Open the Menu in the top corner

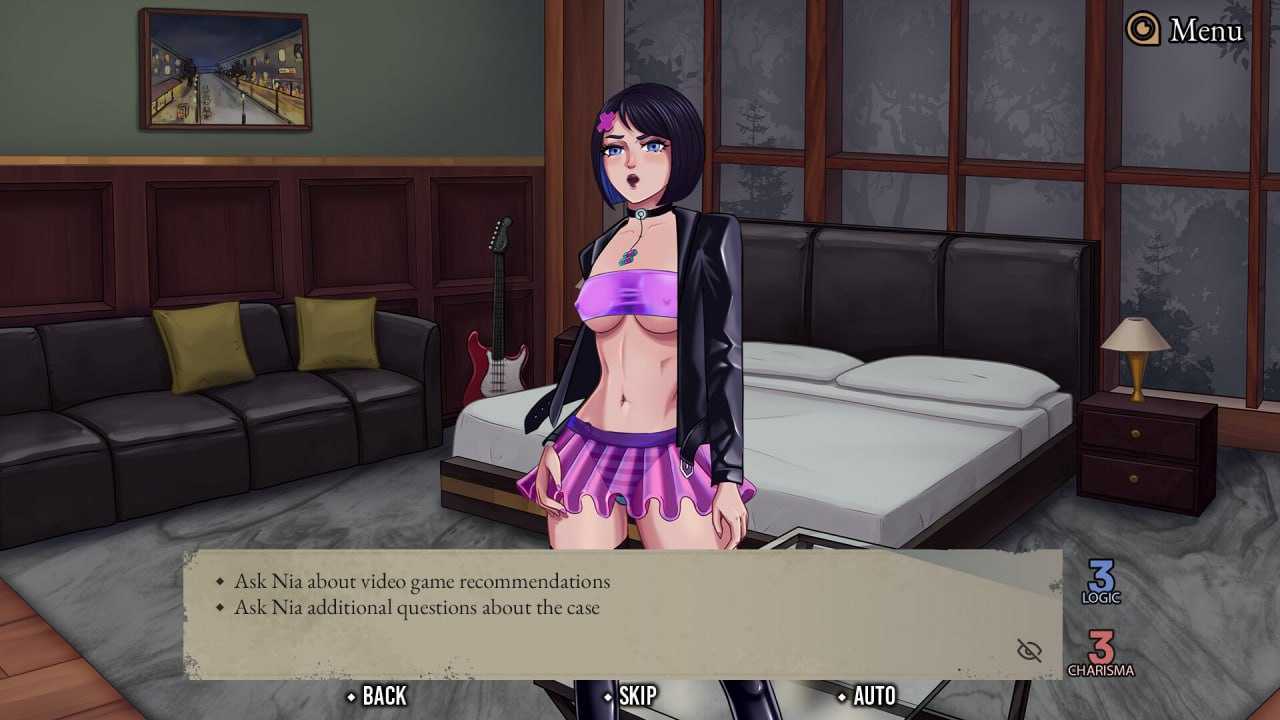click(1186, 30)
